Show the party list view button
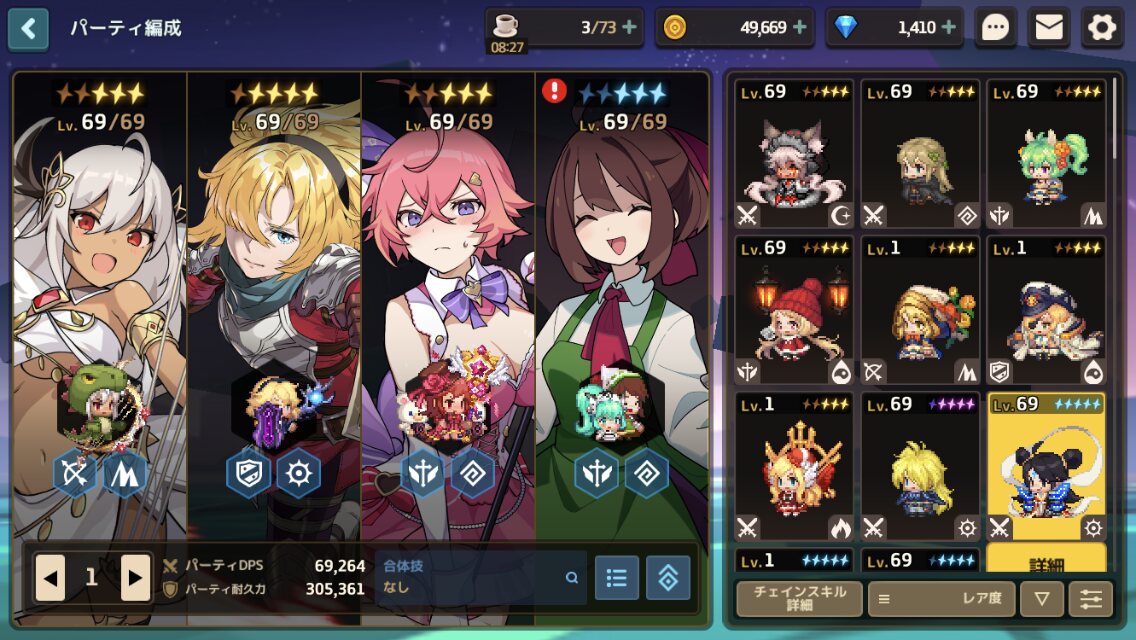1136x640 pixels. 617,577
